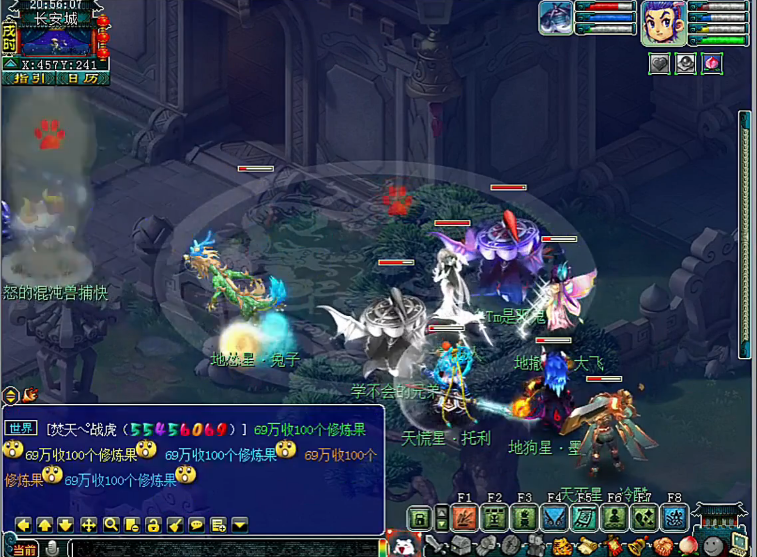
Task: Click the magnifier button in chat toolbar
Action: point(111,524)
